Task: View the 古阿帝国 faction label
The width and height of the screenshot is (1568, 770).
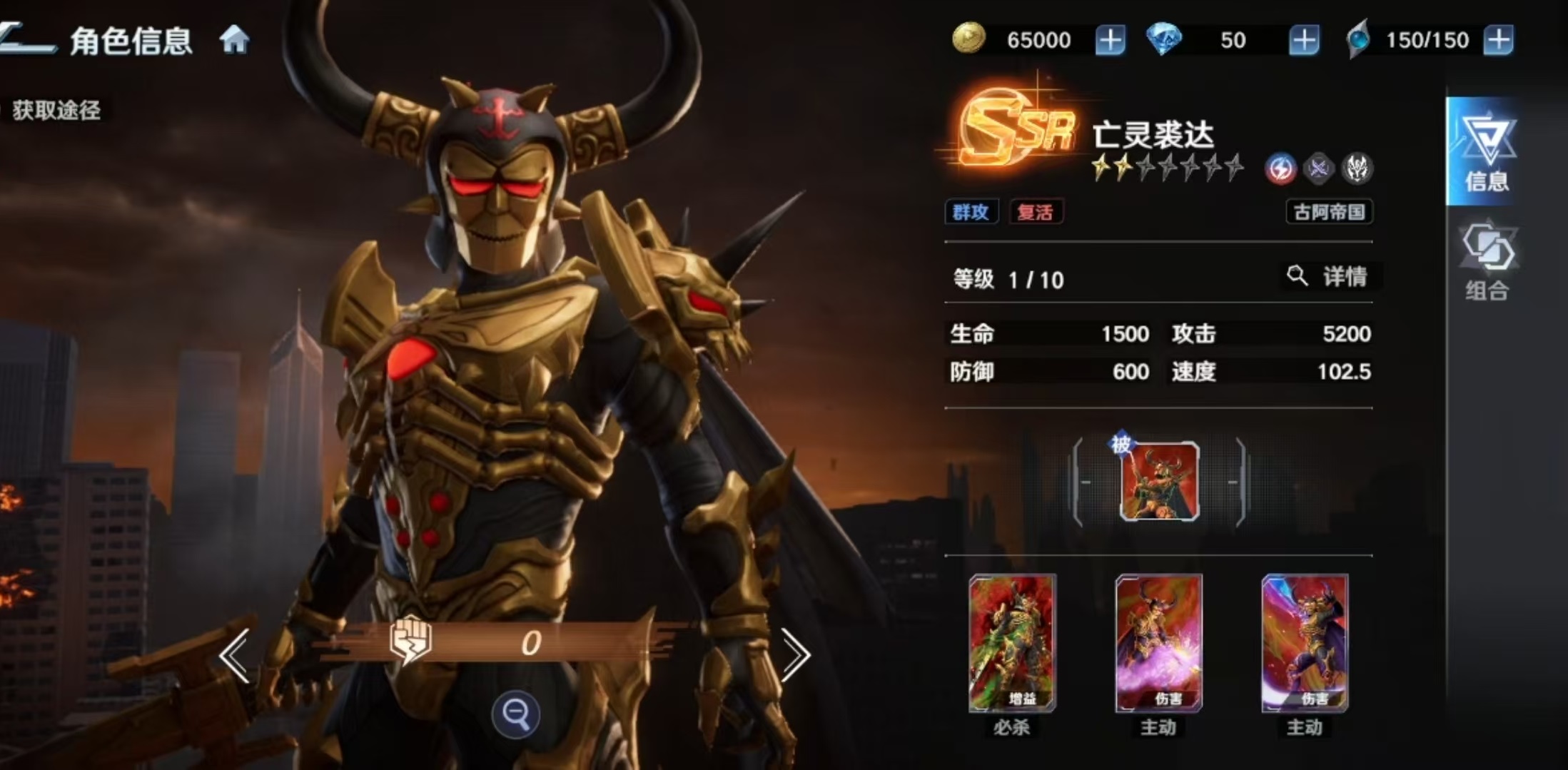Action: [x=1329, y=212]
